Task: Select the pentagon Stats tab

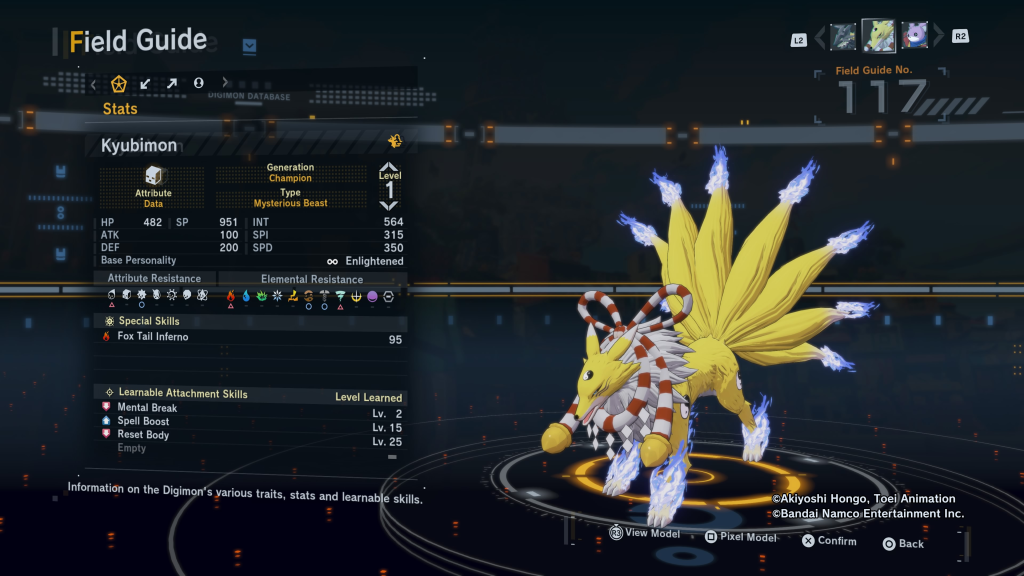Action: click(x=119, y=83)
